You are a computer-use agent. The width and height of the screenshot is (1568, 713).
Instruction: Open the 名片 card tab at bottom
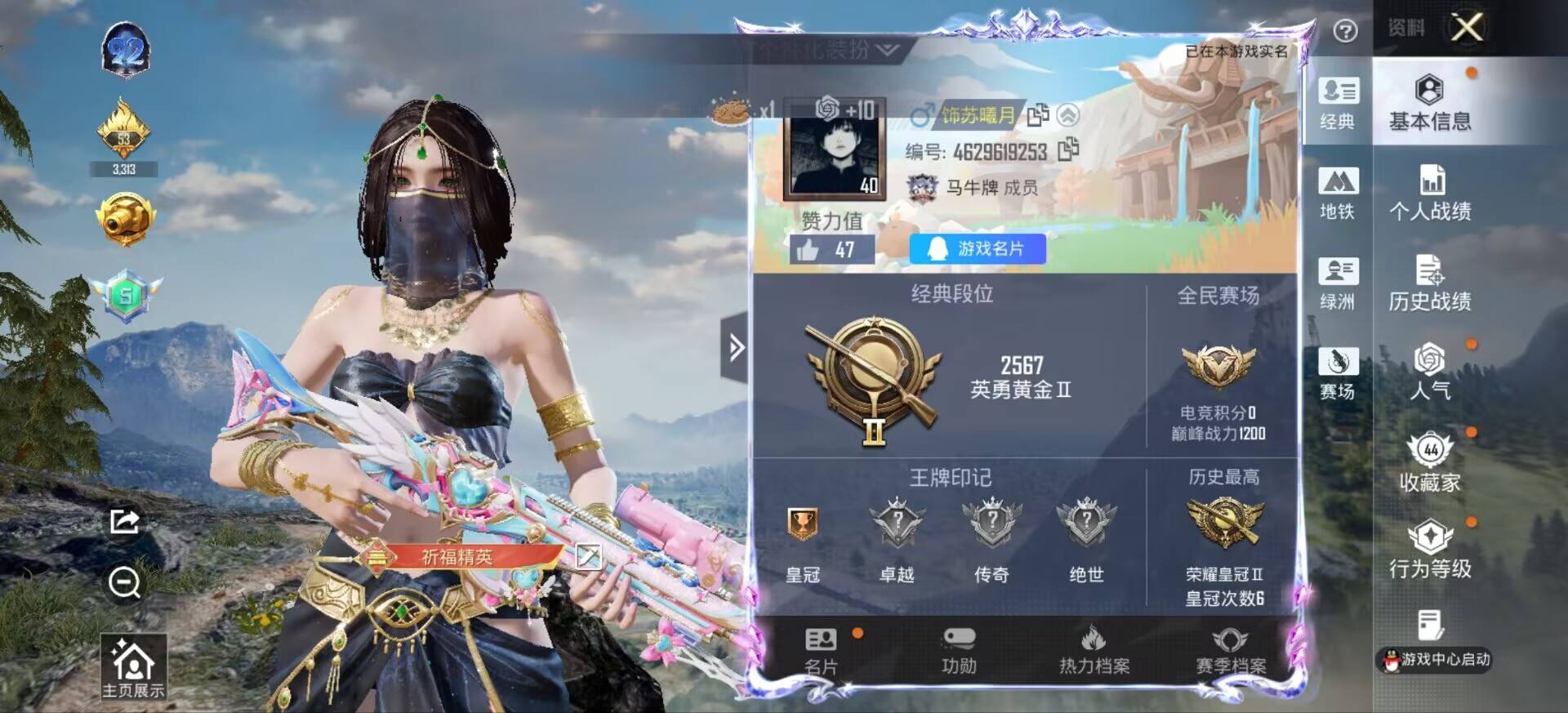pos(821,651)
